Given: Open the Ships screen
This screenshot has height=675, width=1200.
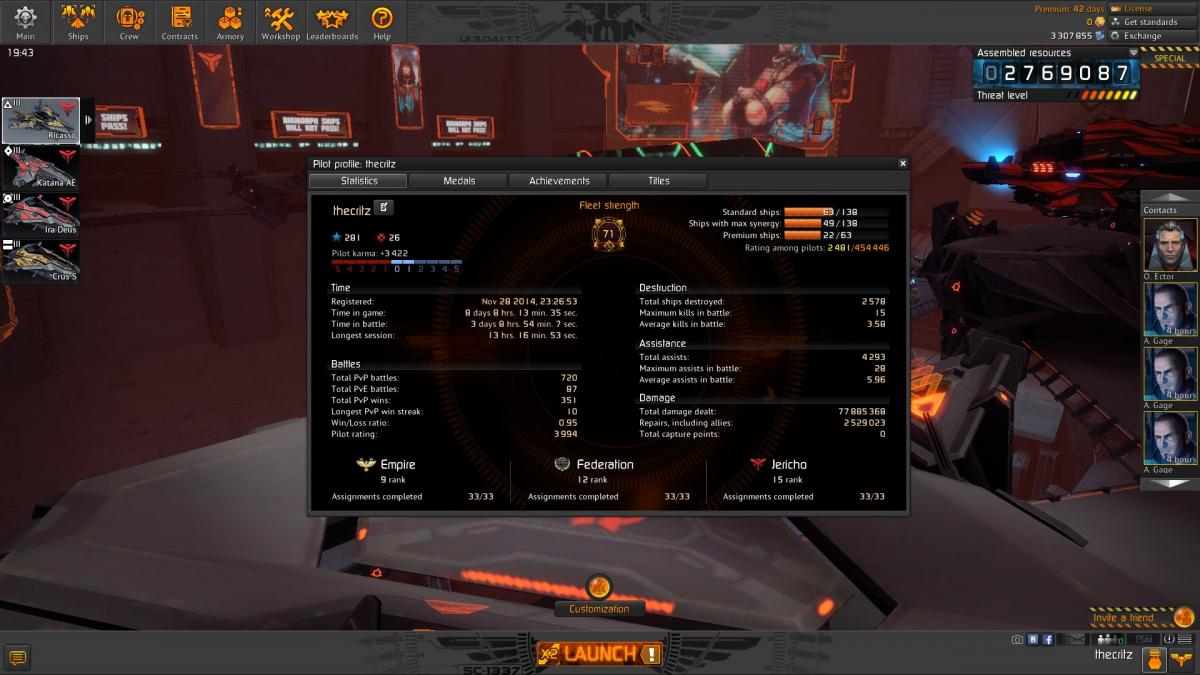Looking at the screenshot, I should [77, 22].
